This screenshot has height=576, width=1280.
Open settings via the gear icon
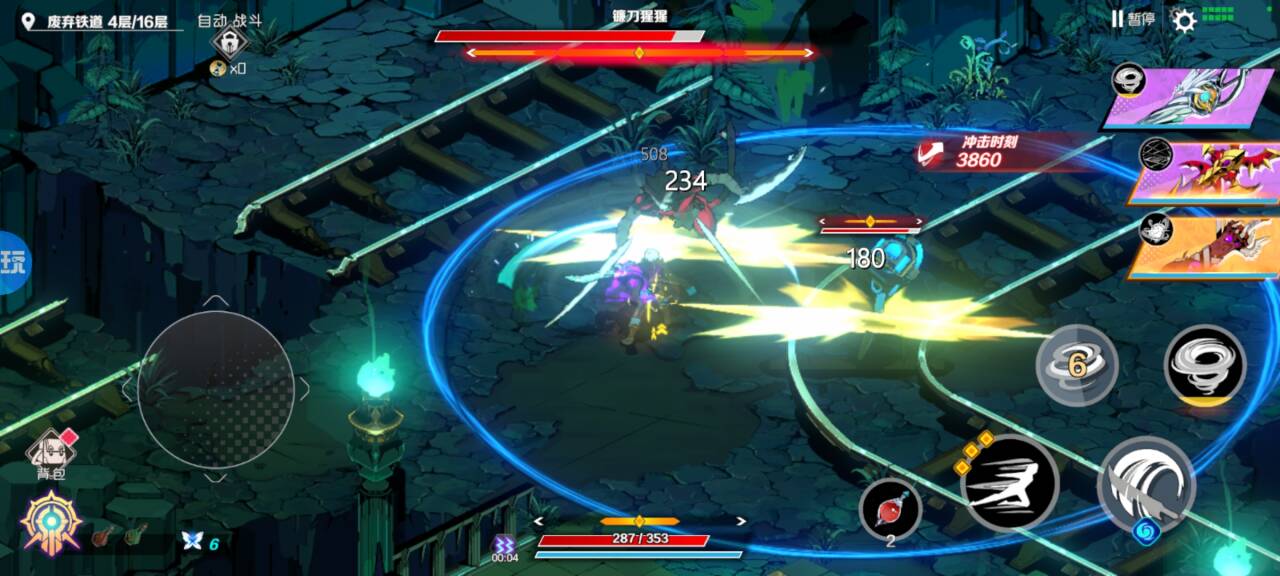tap(1184, 20)
